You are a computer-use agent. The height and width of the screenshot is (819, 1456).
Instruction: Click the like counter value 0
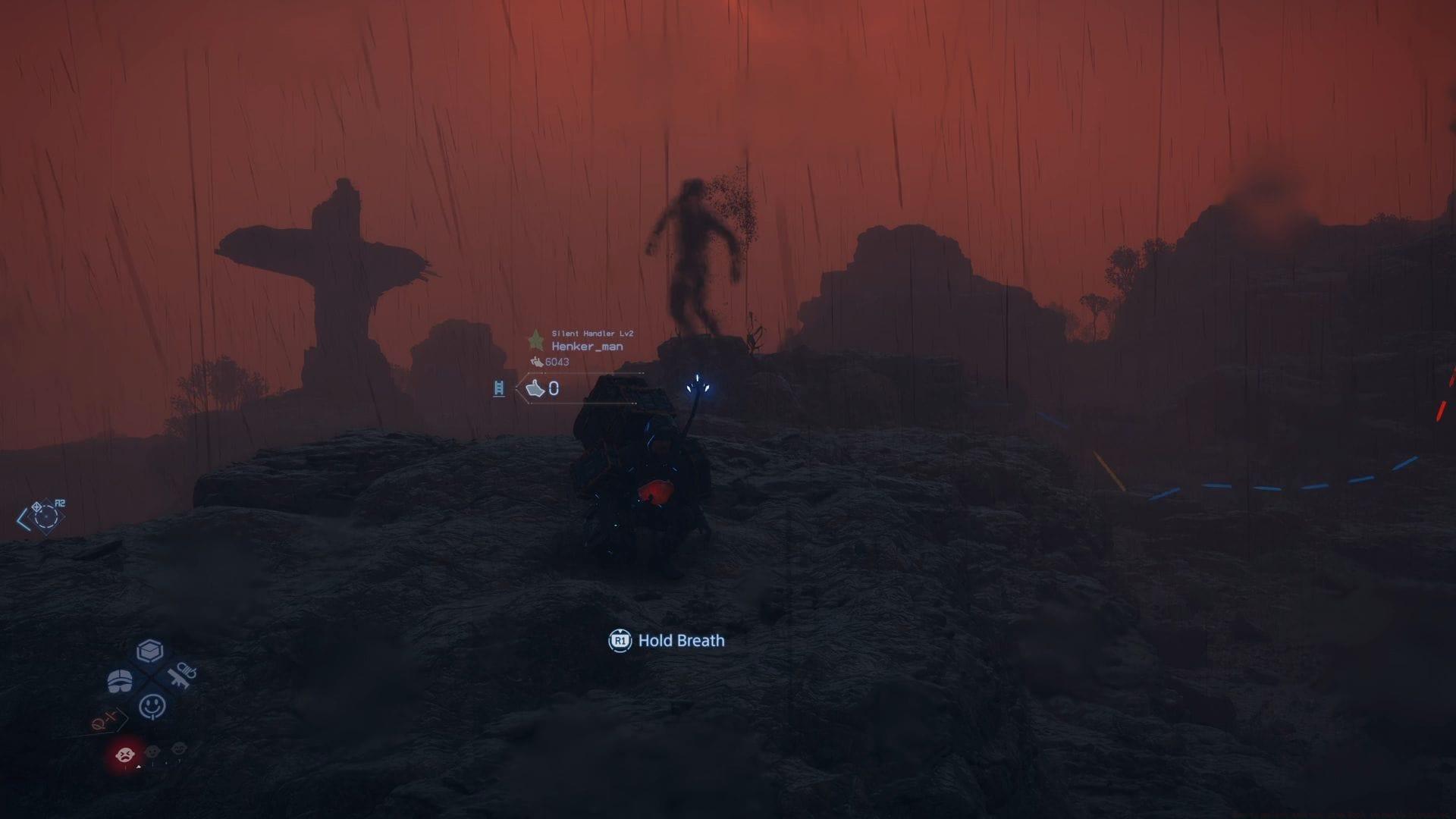coord(554,389)
